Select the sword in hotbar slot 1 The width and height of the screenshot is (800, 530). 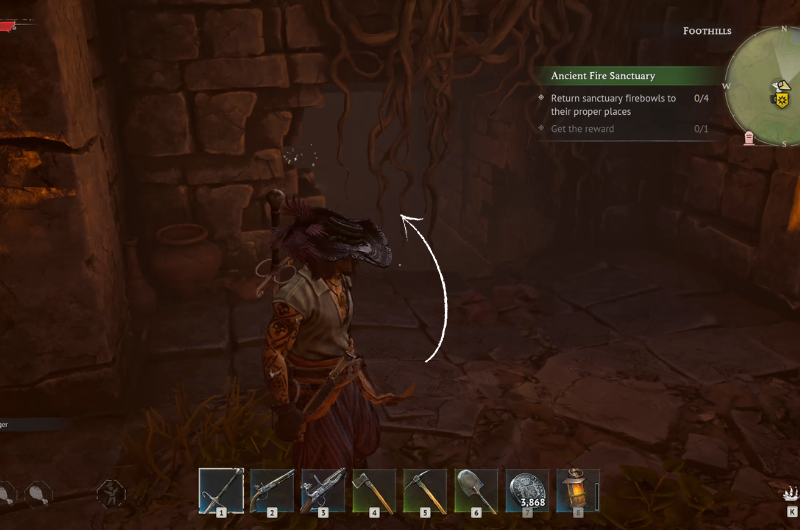pos(221,490)
